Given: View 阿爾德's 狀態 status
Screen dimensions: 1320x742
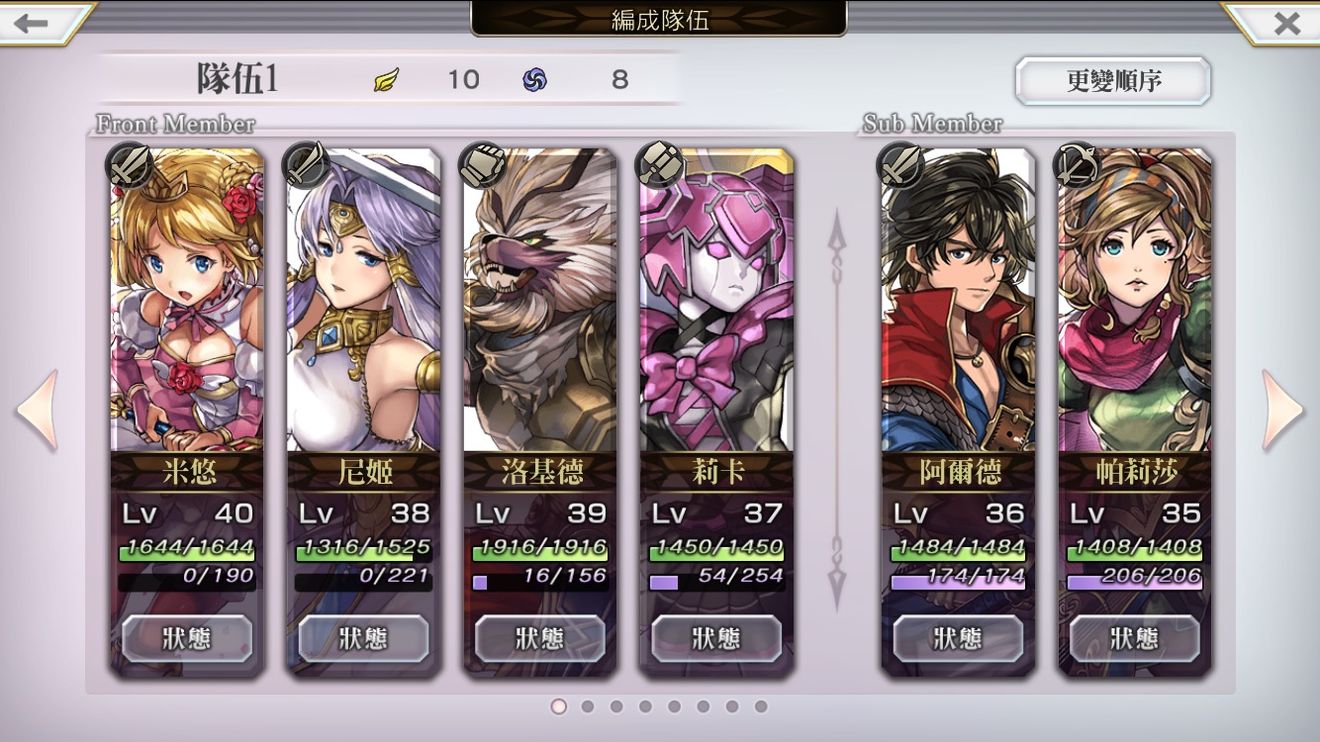Looking at the screenshot, I should pos(958,638).
